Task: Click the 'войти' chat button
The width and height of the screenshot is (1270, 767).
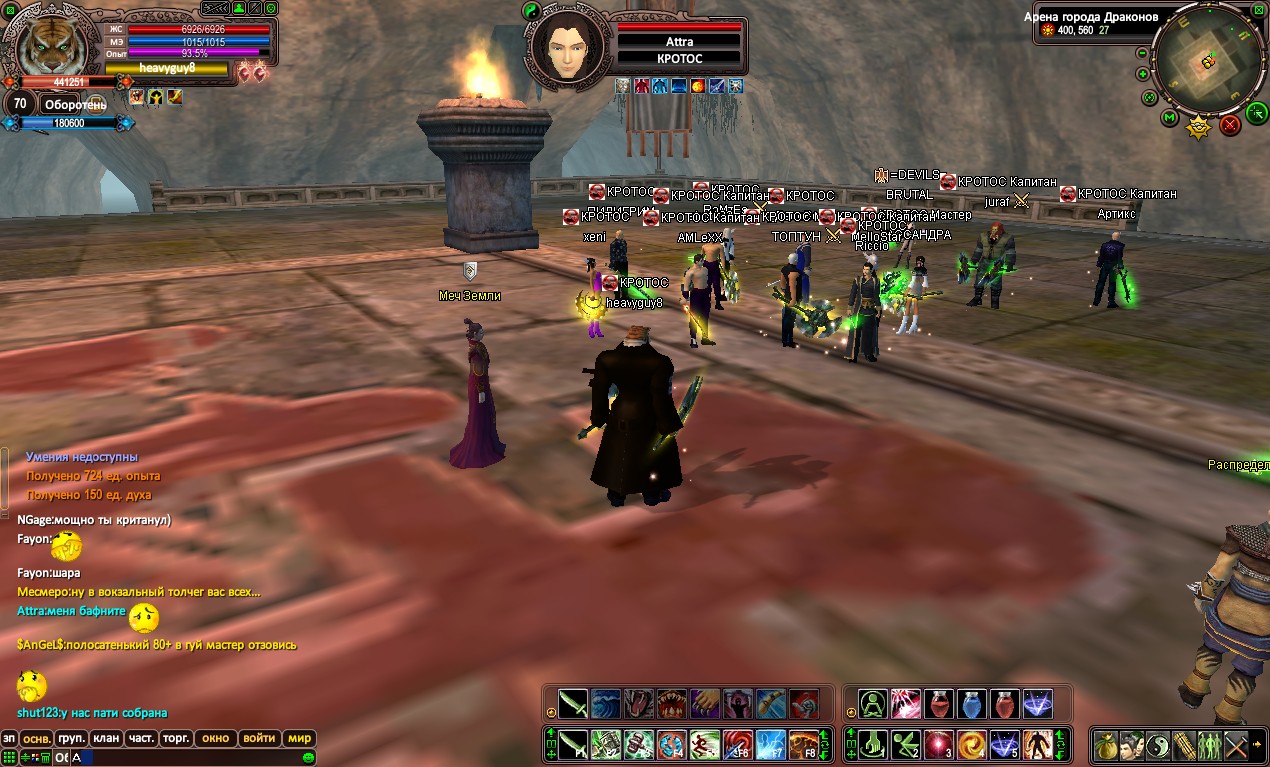Action: pyautogui.click(x=259, y=738)
